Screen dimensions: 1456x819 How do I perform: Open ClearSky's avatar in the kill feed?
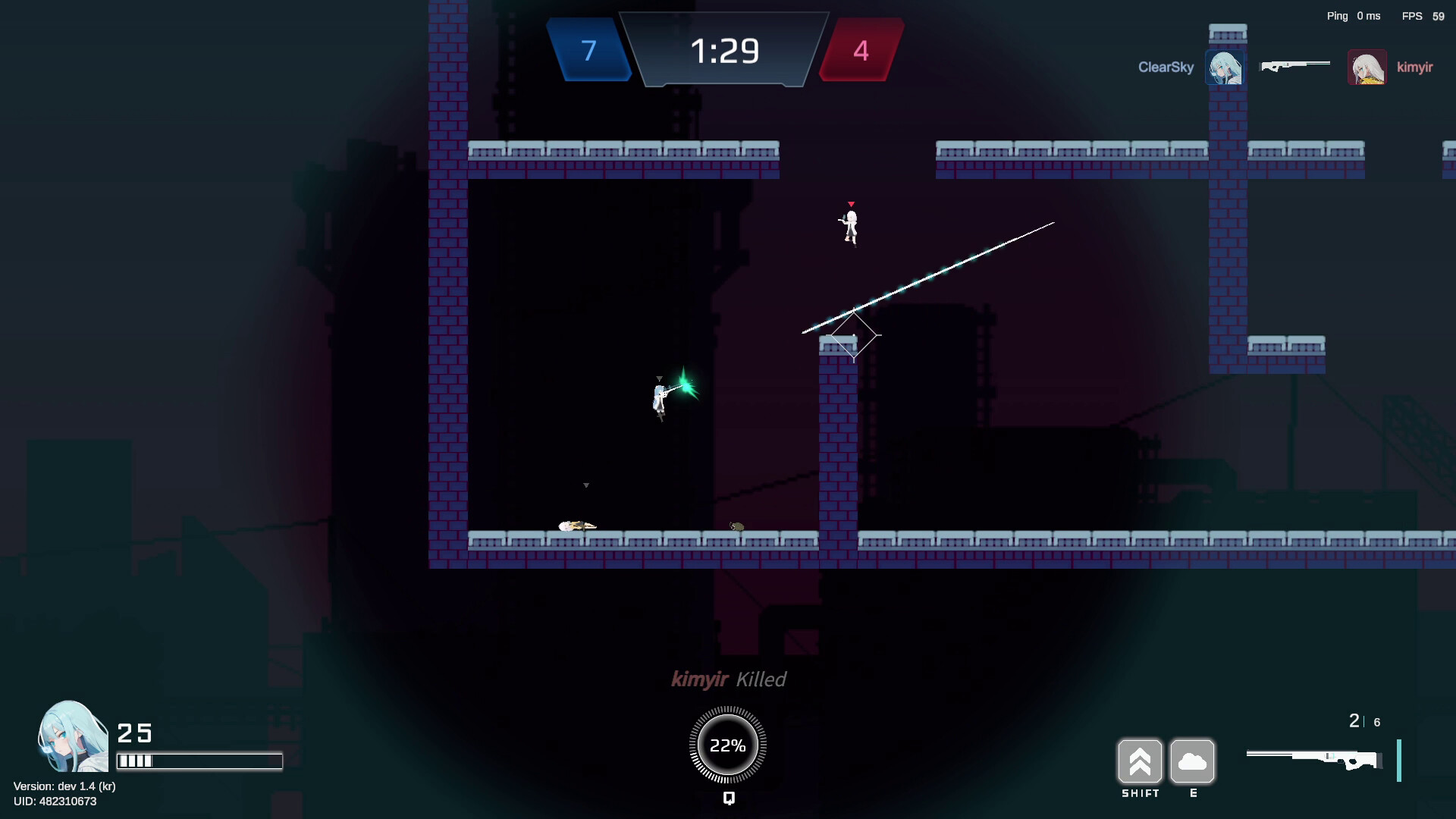(x=1225, y=67)
